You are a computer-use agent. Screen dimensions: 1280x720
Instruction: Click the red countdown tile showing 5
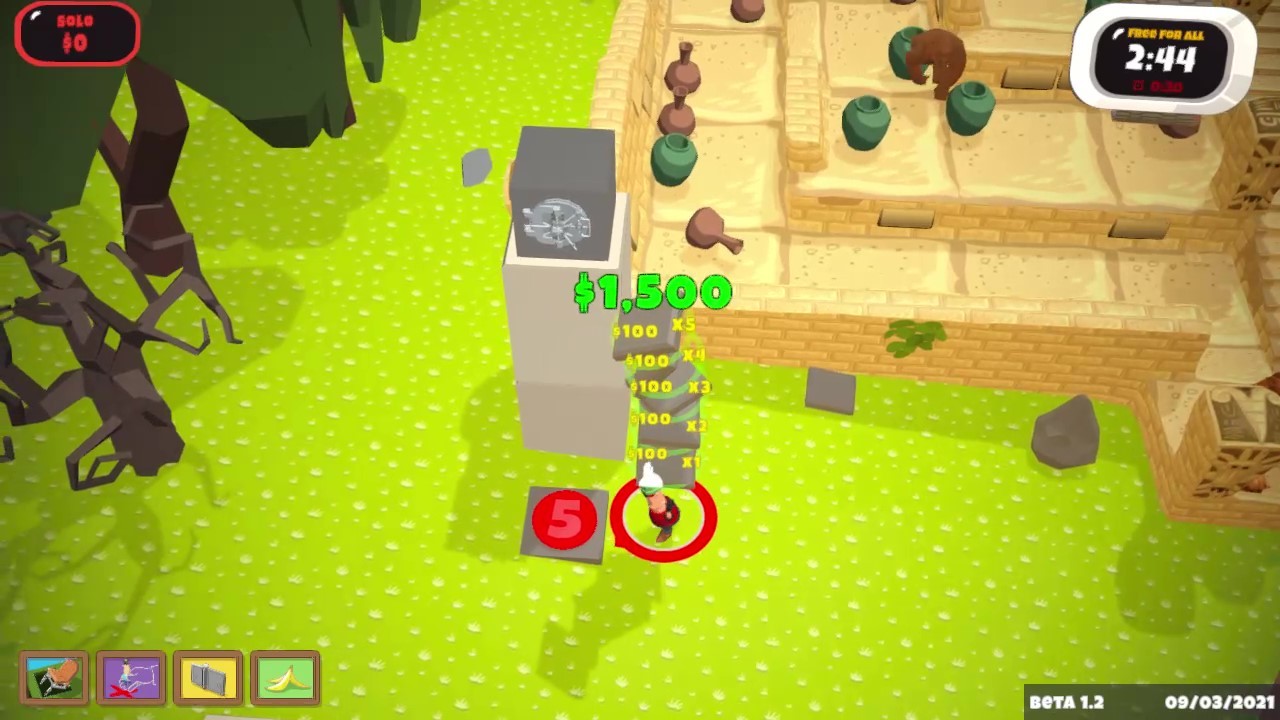coord(565,518)
